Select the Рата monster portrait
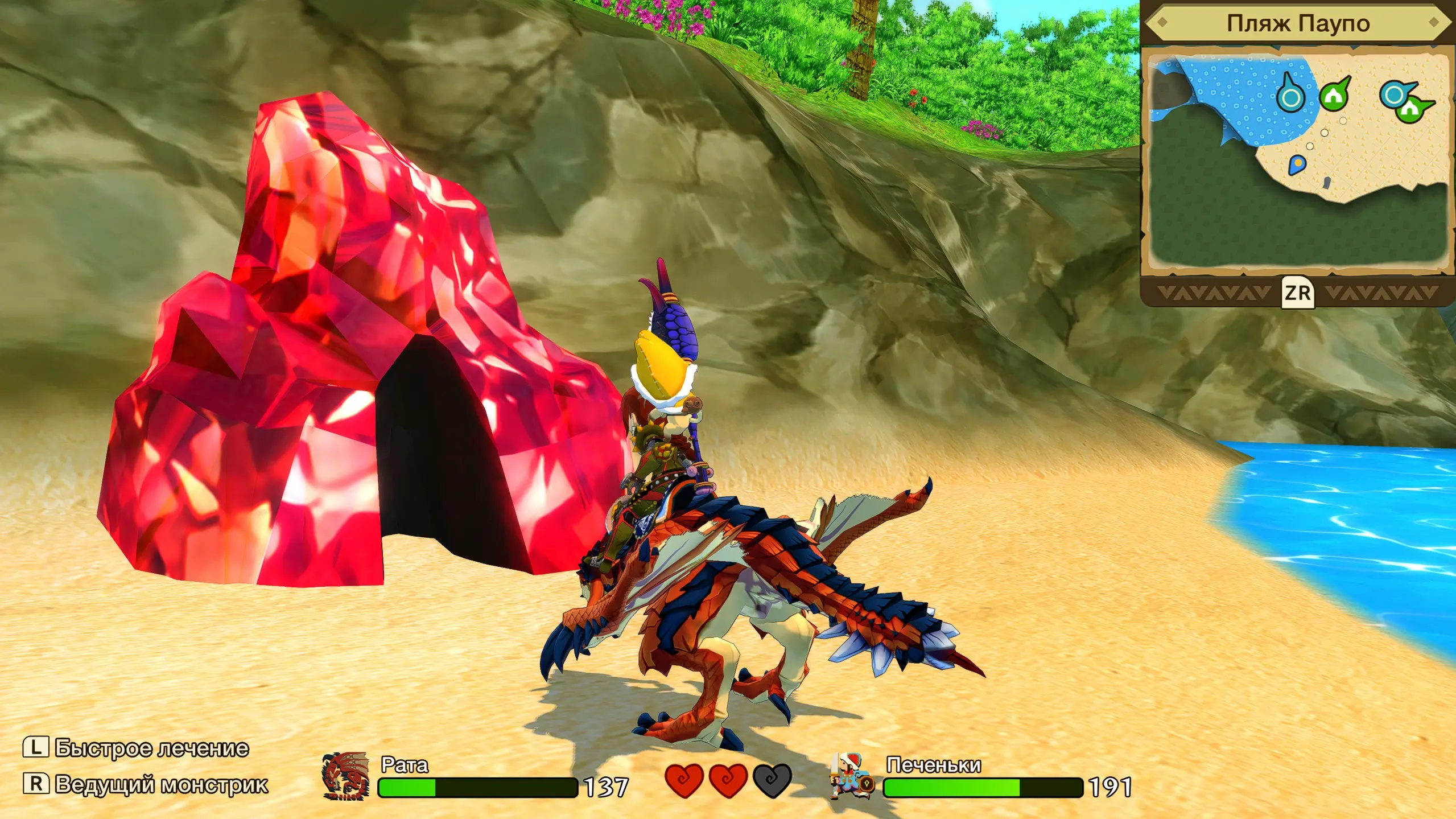The width and height of the screenshot is (1456, 819). coord(345,776)
